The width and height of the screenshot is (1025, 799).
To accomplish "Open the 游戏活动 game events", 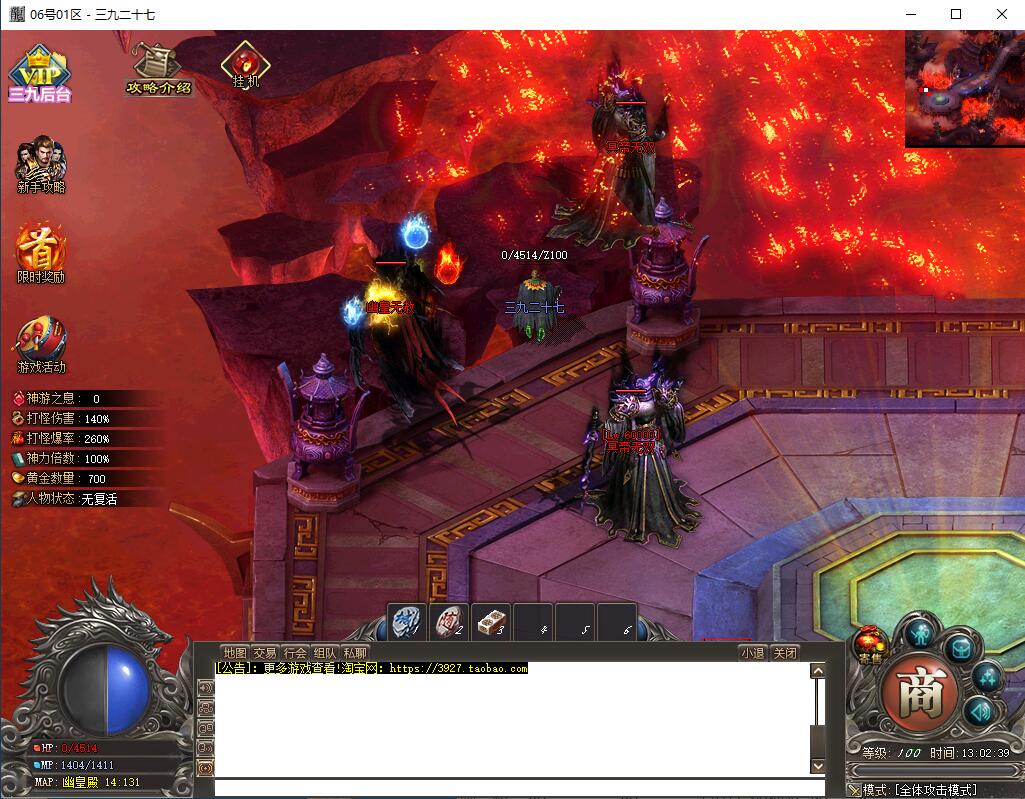I will coord(41,345).
